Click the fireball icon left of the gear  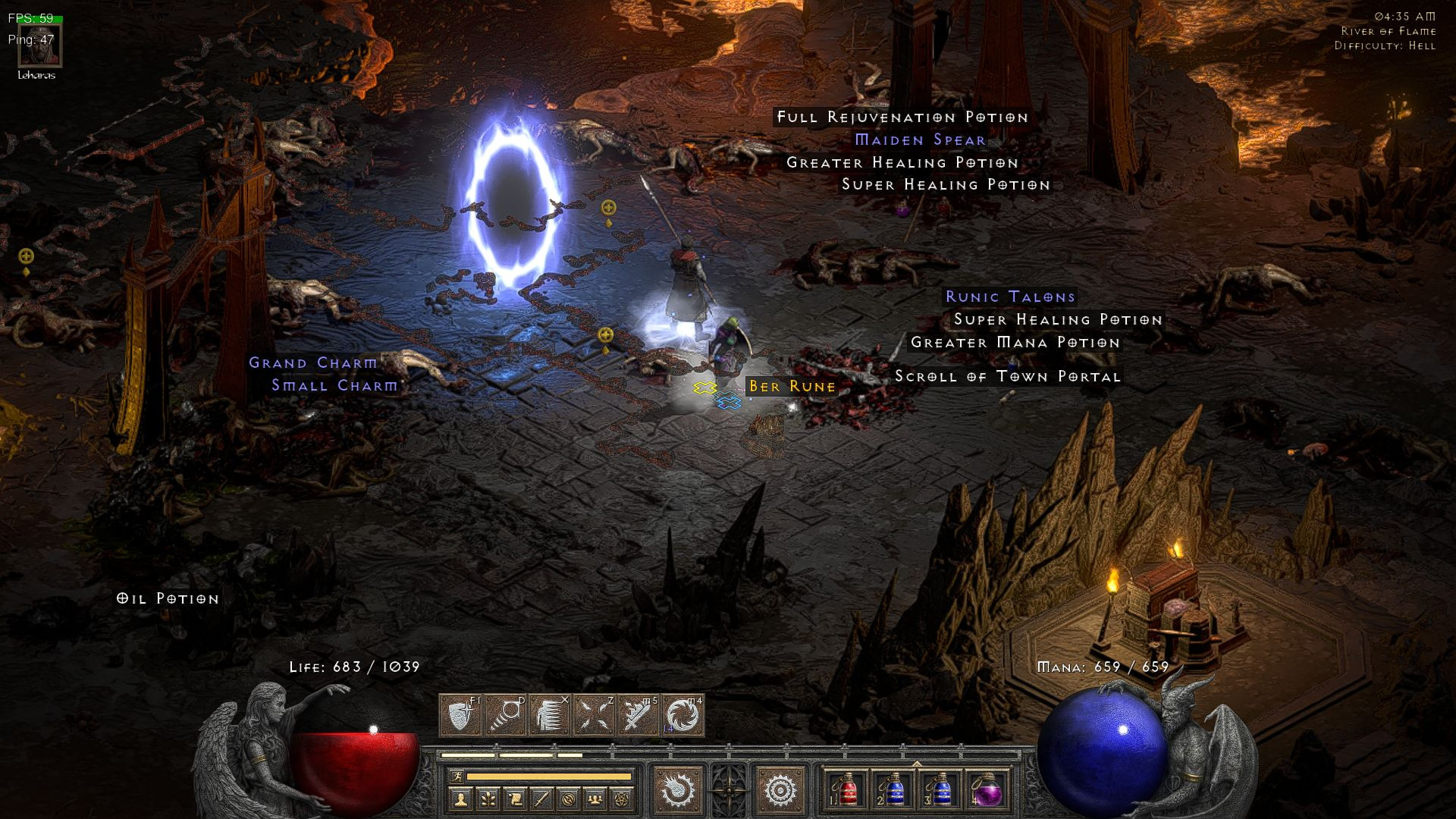(677, 789)
